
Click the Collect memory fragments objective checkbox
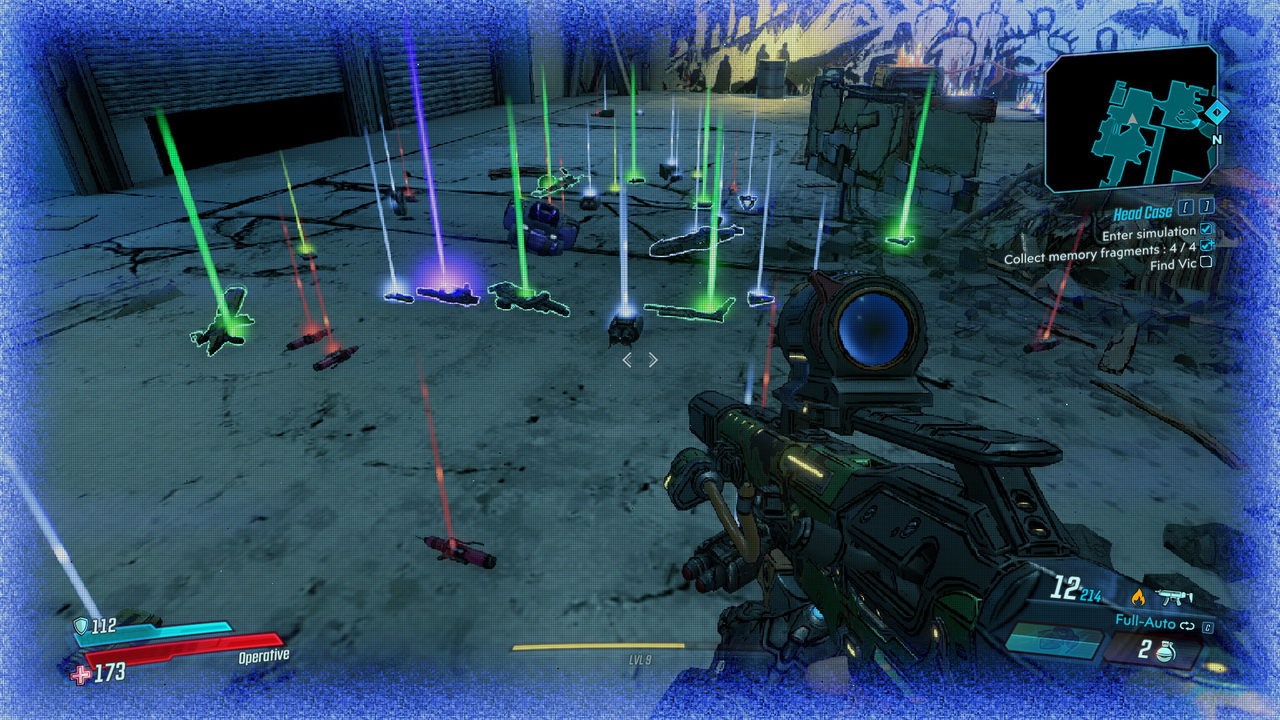click(x=1207, y=247)
